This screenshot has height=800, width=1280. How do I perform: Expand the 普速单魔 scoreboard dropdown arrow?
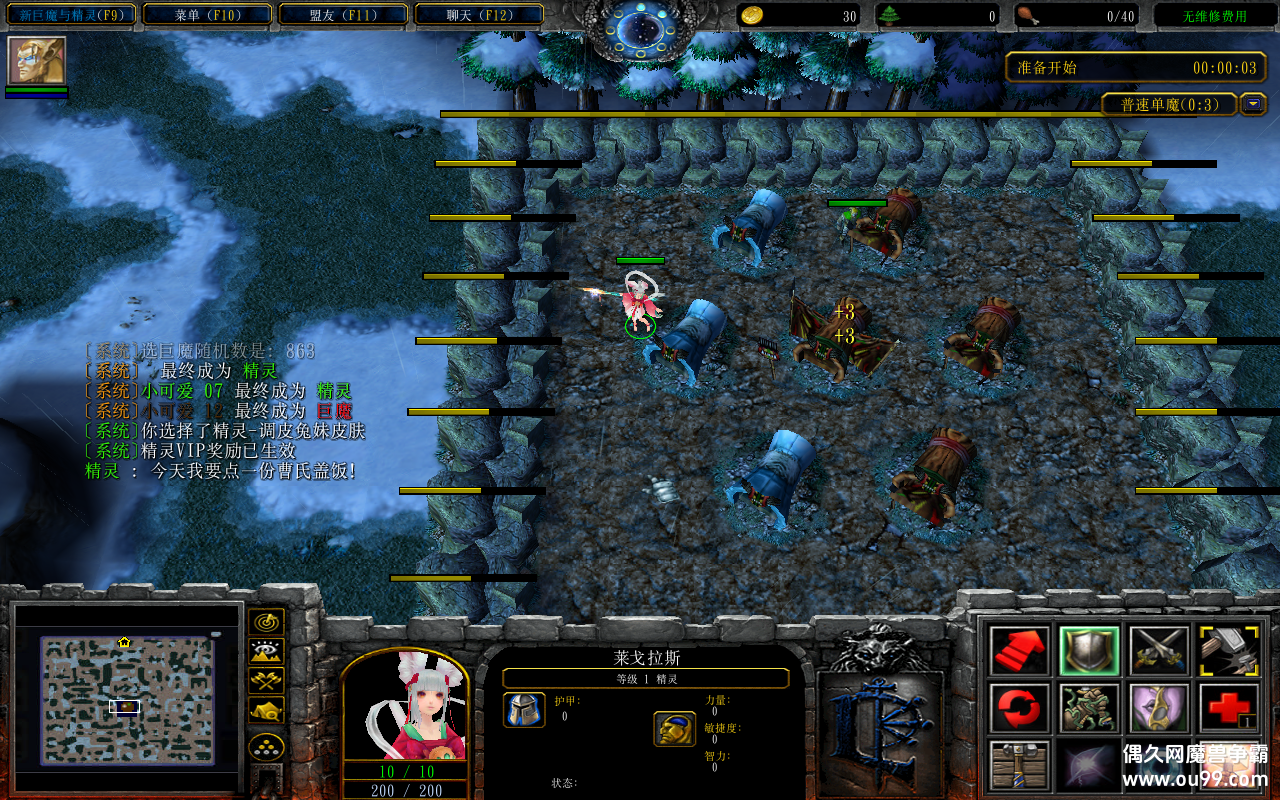click(x=1253, y=104)
